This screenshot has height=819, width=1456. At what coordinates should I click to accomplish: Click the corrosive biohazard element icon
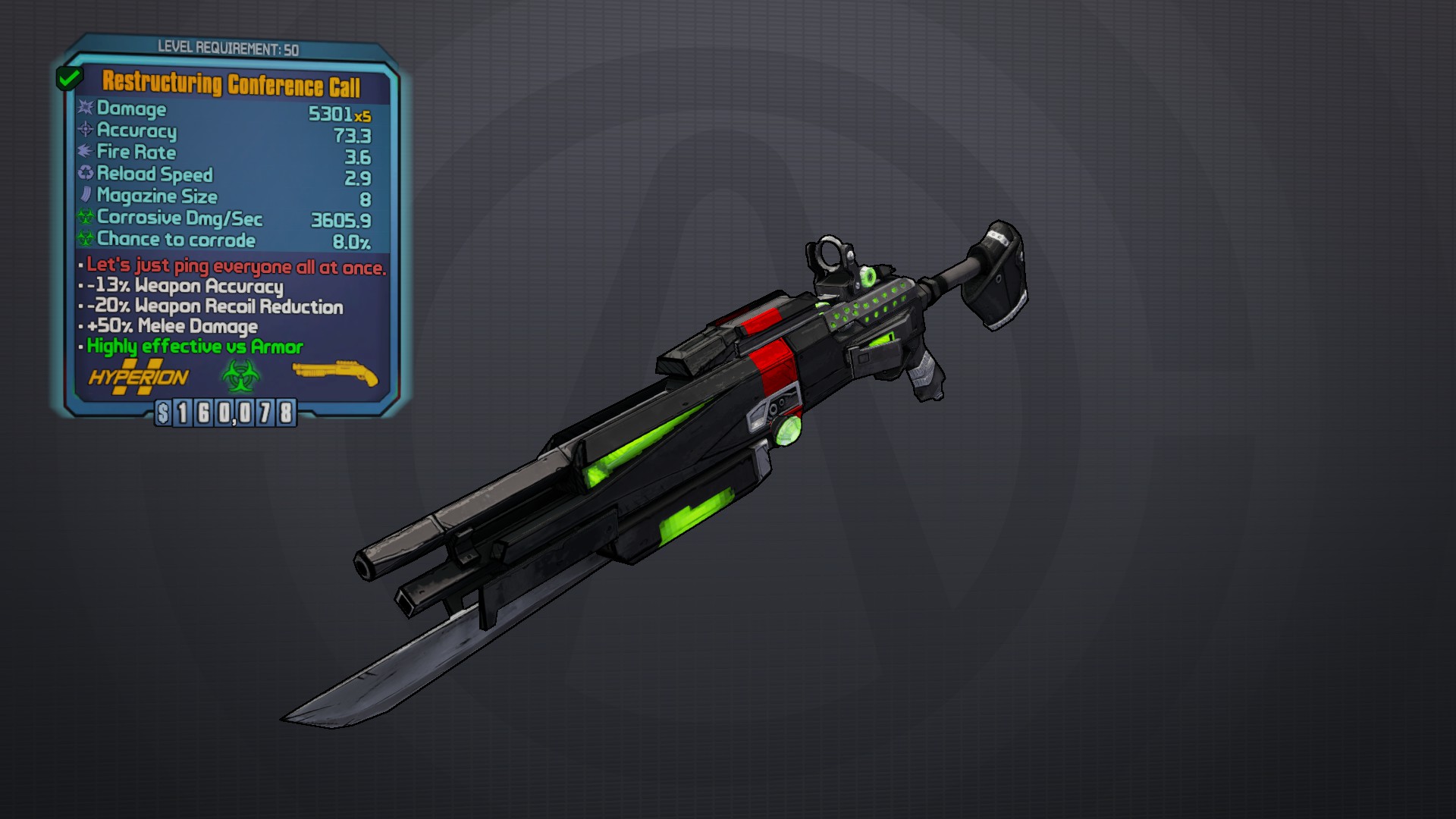(240, 375)
